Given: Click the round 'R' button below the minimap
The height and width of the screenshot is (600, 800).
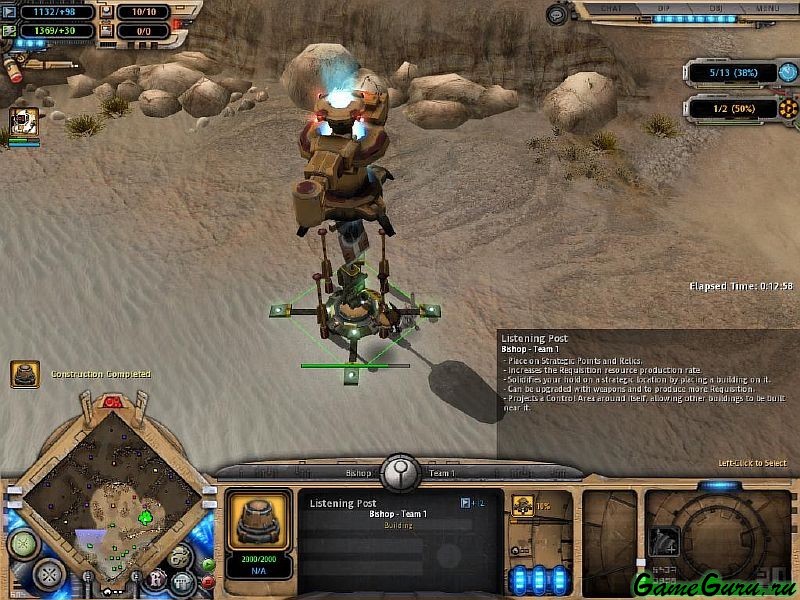Looking at the screenshot, I should tap(157, 578).
